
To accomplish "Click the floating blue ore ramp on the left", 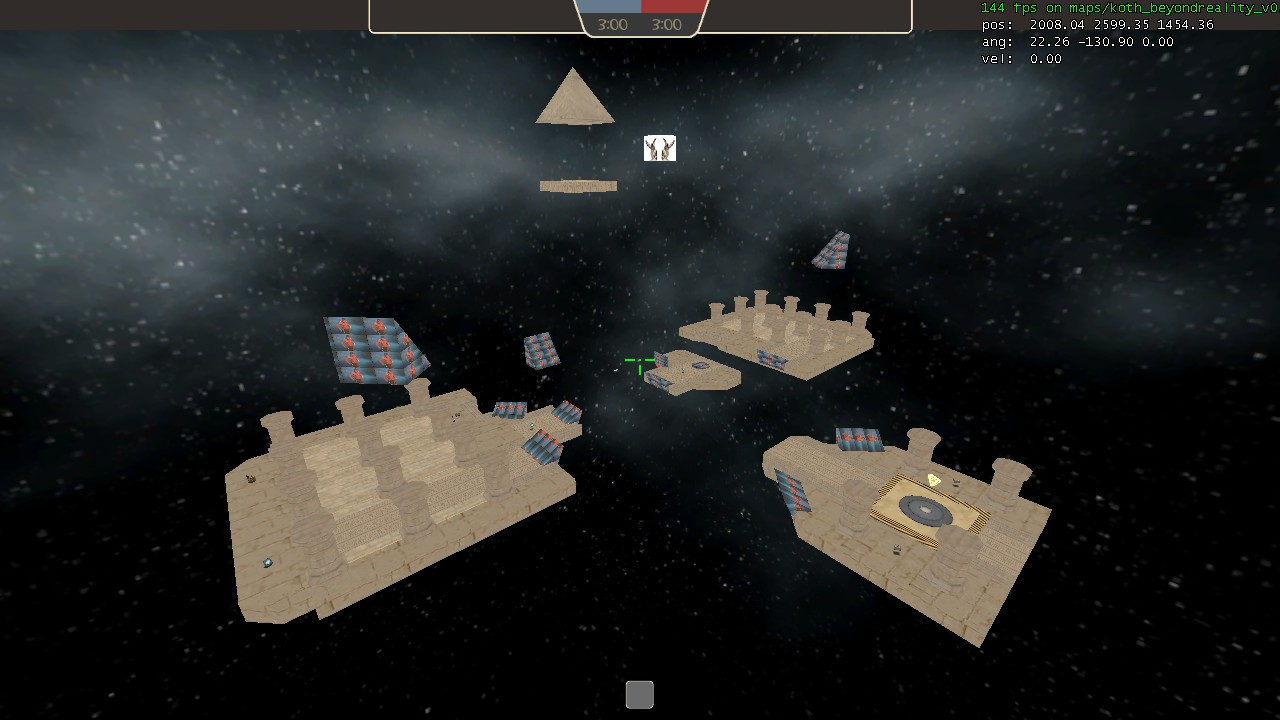I will coord(372,348).
